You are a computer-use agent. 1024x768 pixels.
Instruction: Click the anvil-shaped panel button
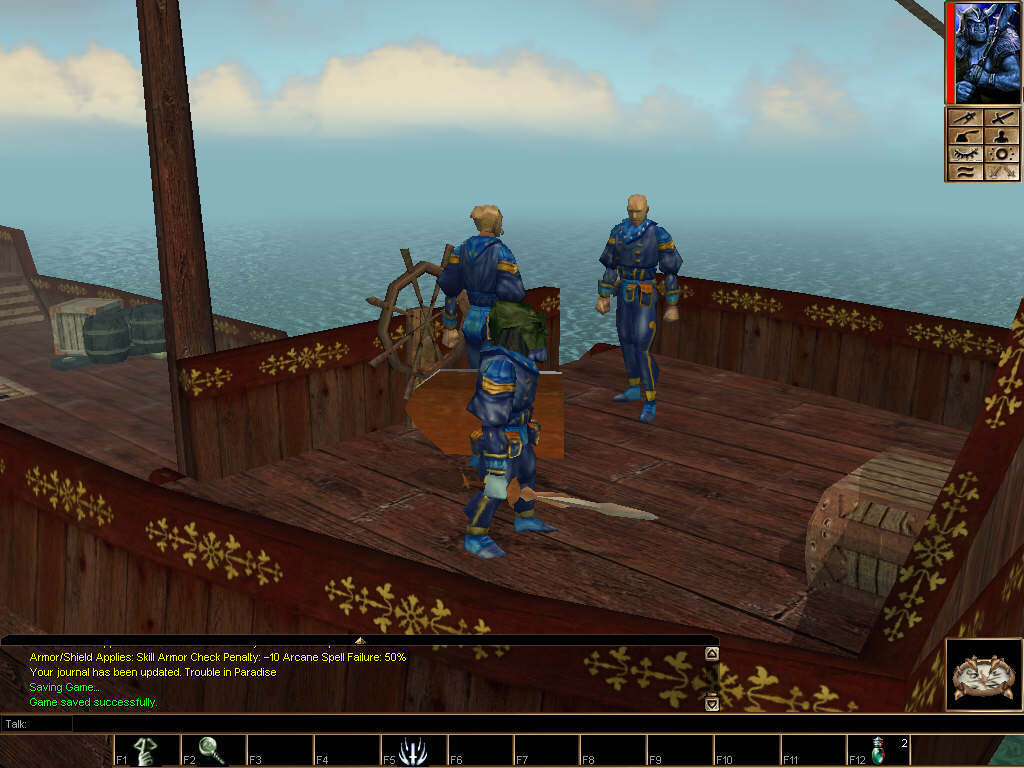964,136
